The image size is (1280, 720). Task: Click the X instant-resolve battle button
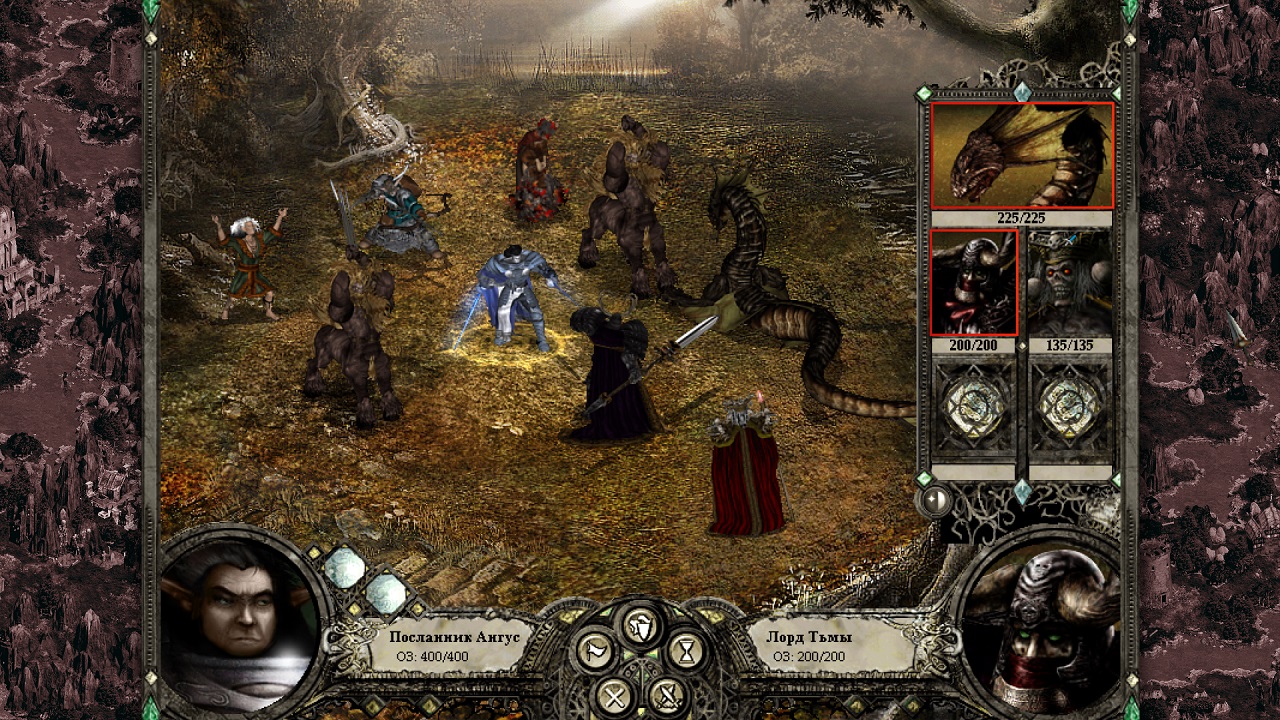[612, 694]
